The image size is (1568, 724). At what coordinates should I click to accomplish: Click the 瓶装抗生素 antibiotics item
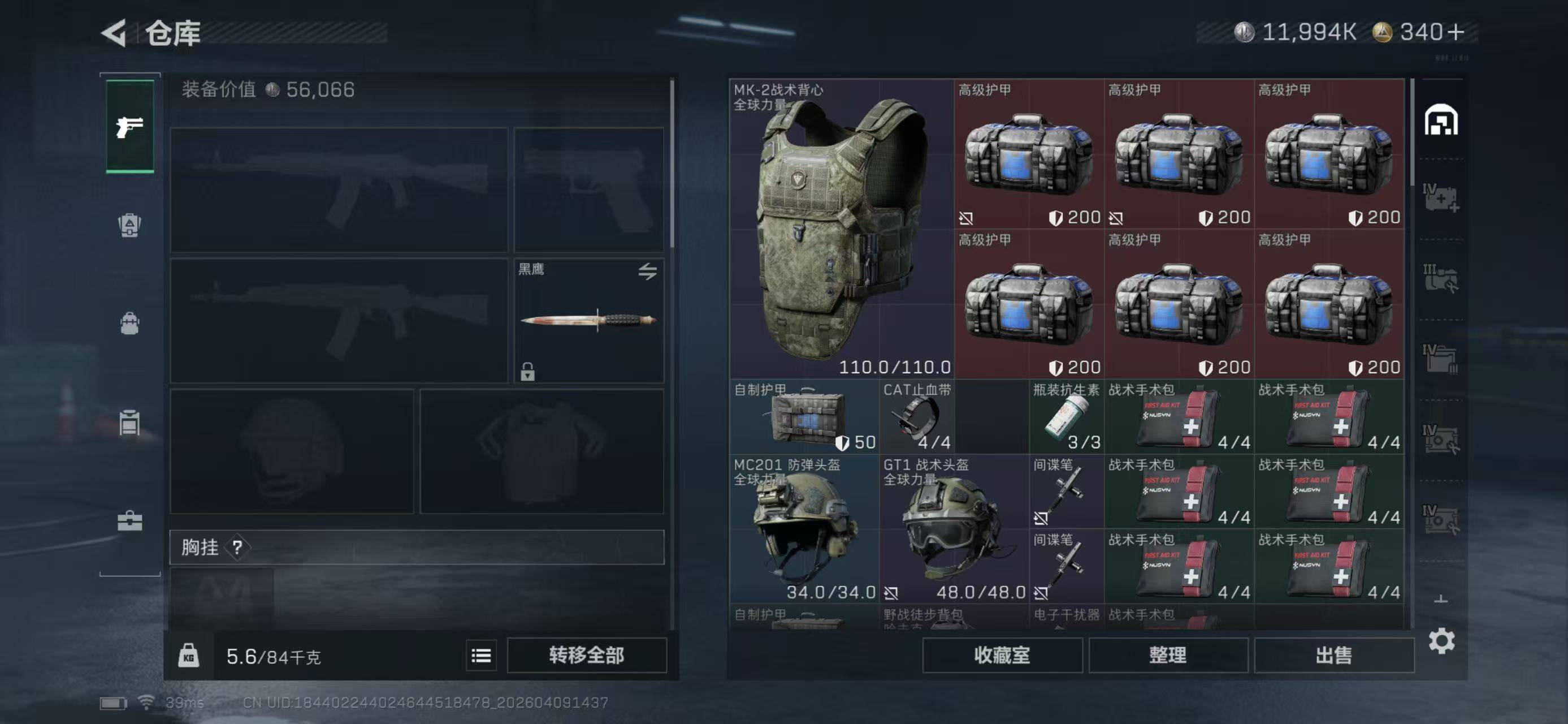(x=1067, y=417)
